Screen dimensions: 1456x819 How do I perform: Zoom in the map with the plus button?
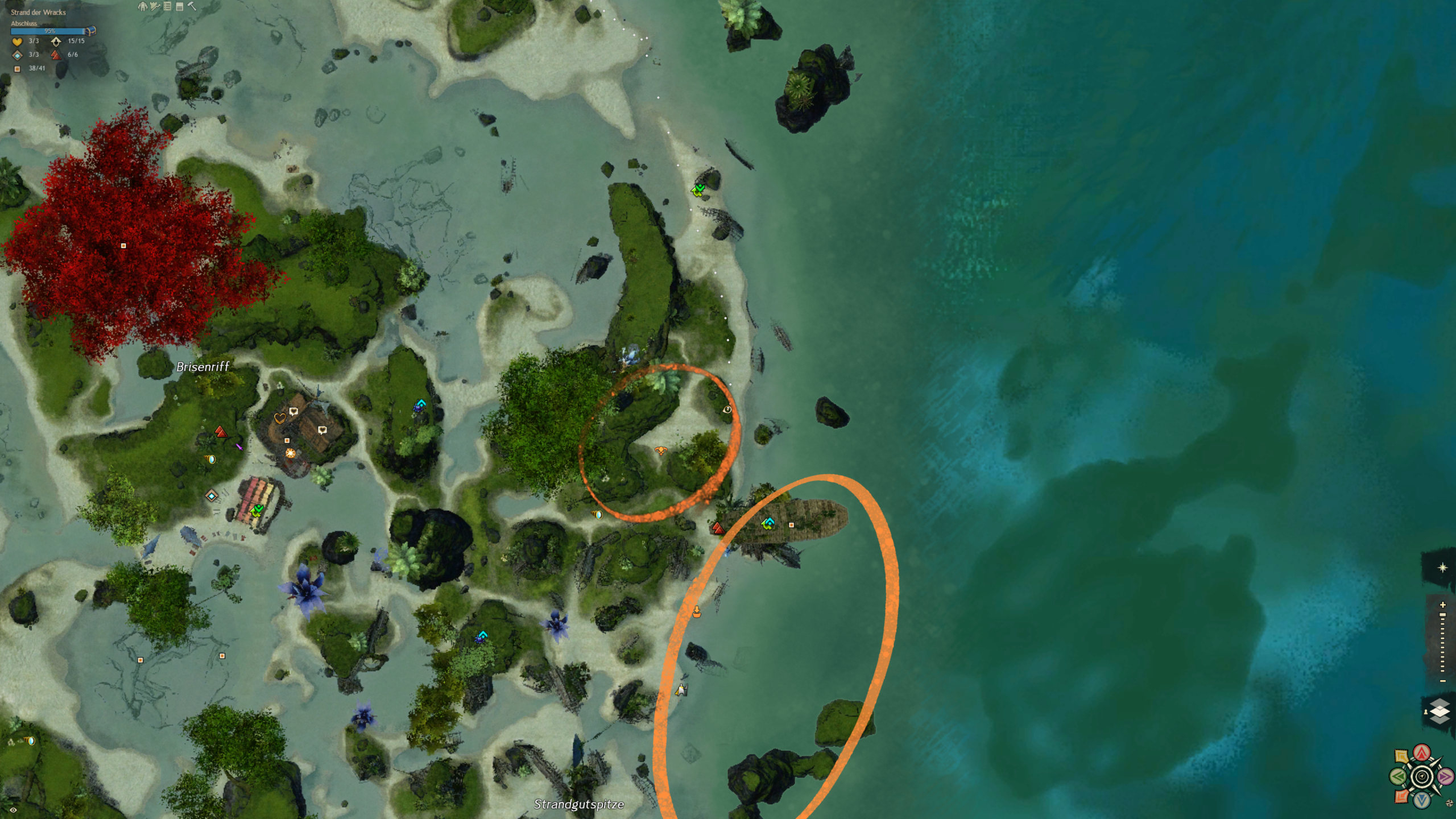click(x=1442, y=605)
